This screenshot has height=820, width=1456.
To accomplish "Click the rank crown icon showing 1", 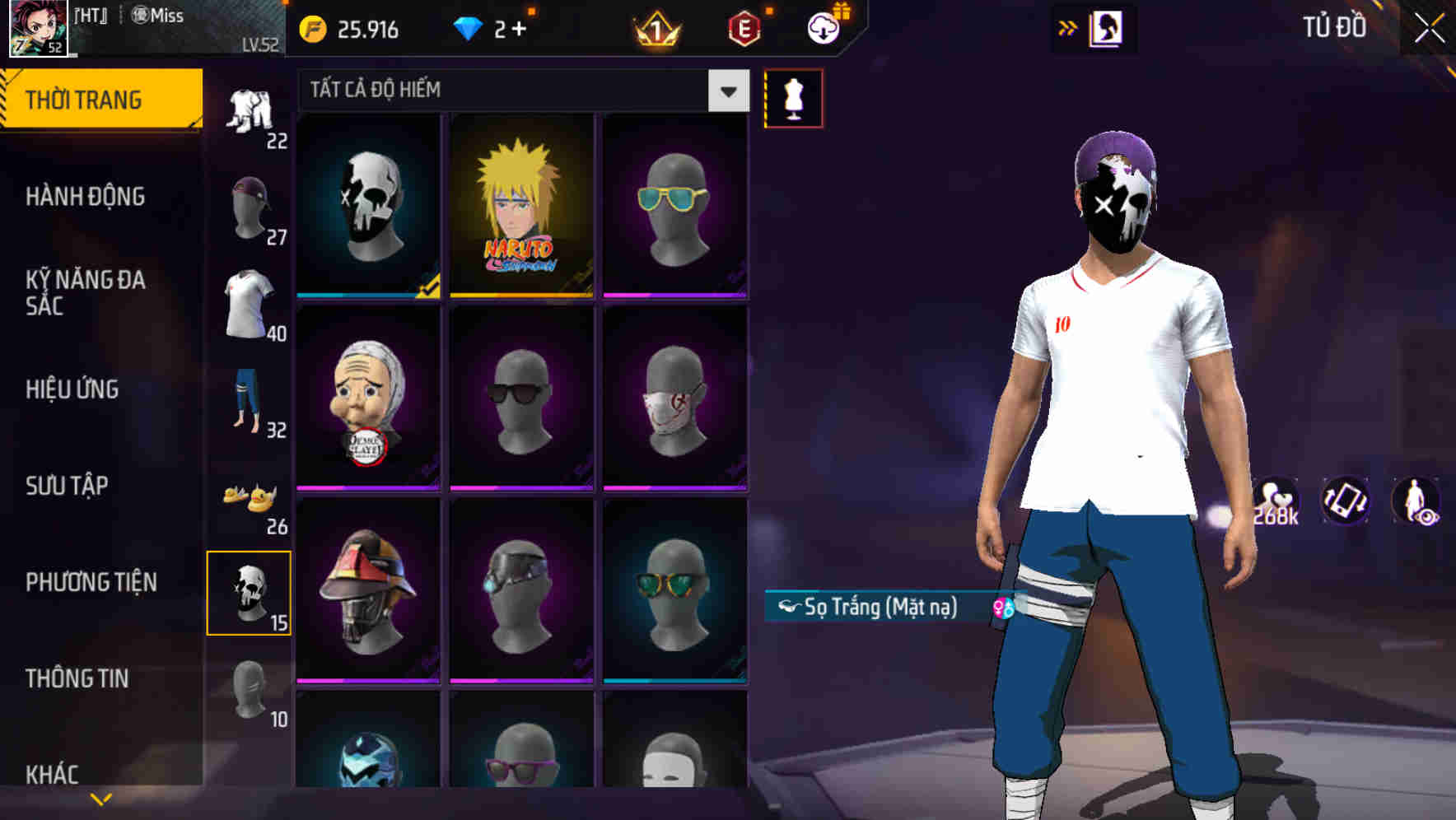I will [x=655, y=29].
